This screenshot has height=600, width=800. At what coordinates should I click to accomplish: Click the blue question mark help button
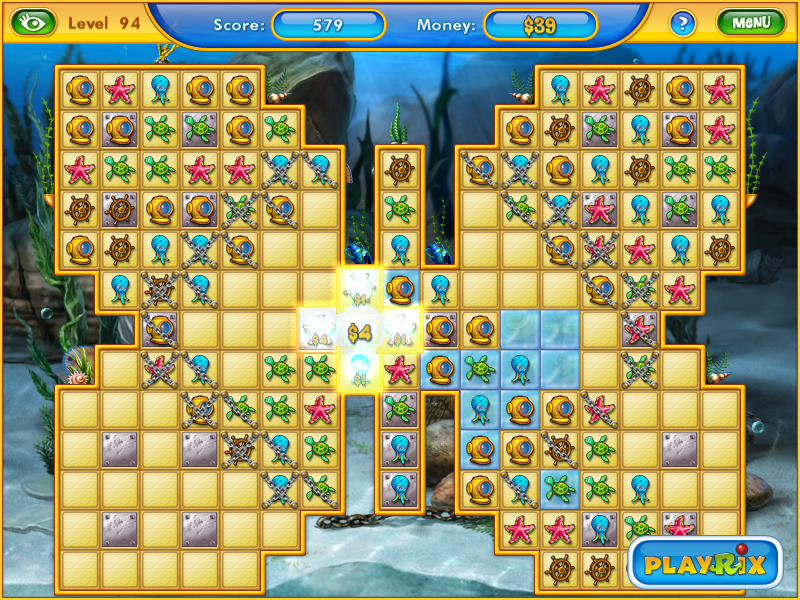683,23
